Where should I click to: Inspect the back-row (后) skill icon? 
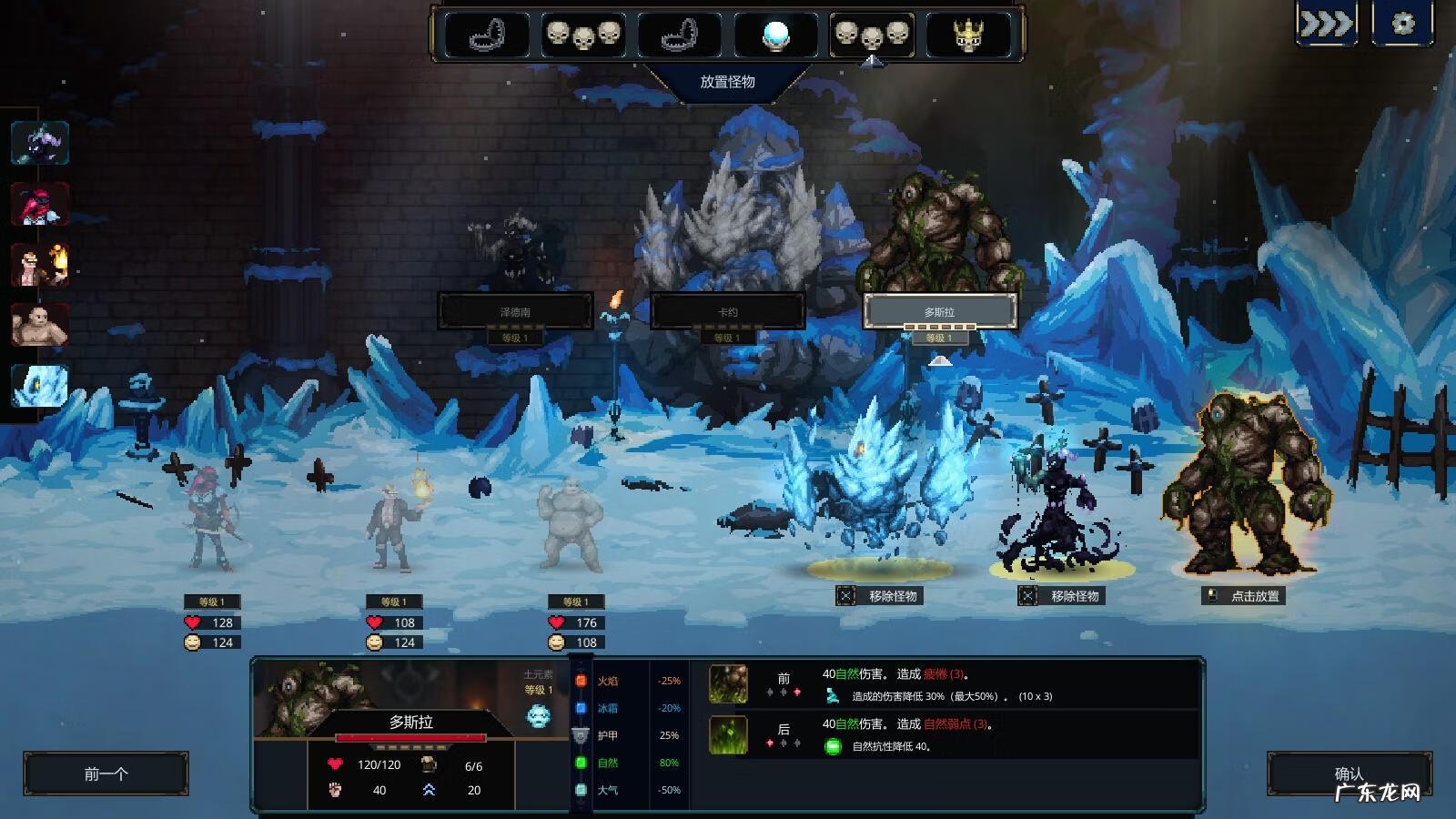pos(728,734)
